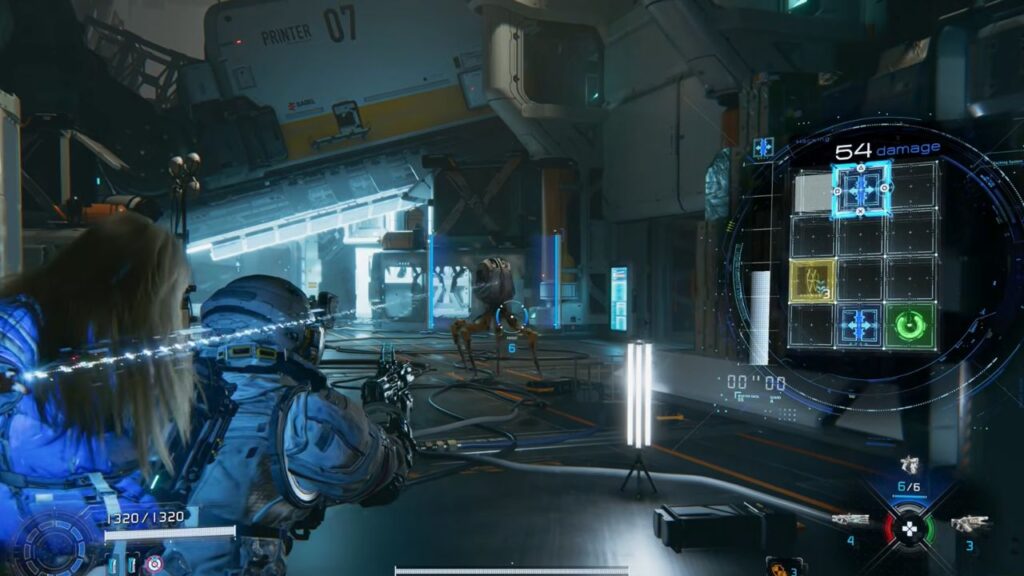Pick the solid white tile in the hacking grid
Image resolution: width=1024 pixels, height=576 pixels.
click(x=813, y=192)
